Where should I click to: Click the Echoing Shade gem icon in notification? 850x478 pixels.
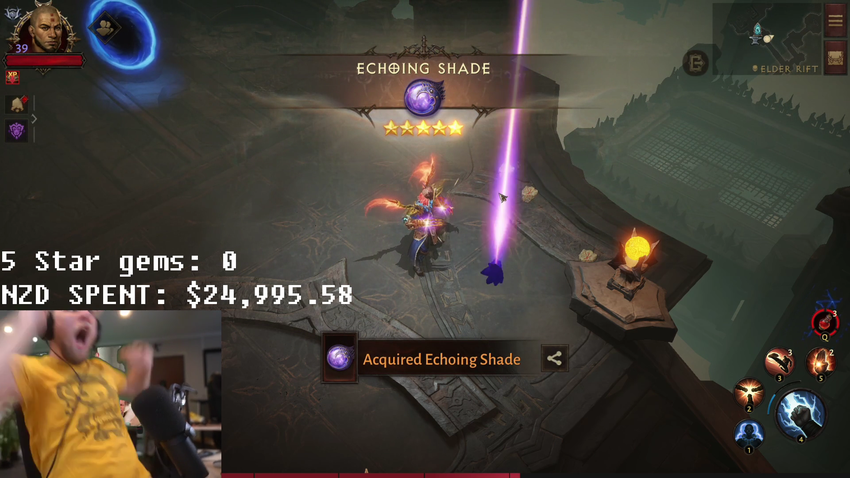(340, 359)
